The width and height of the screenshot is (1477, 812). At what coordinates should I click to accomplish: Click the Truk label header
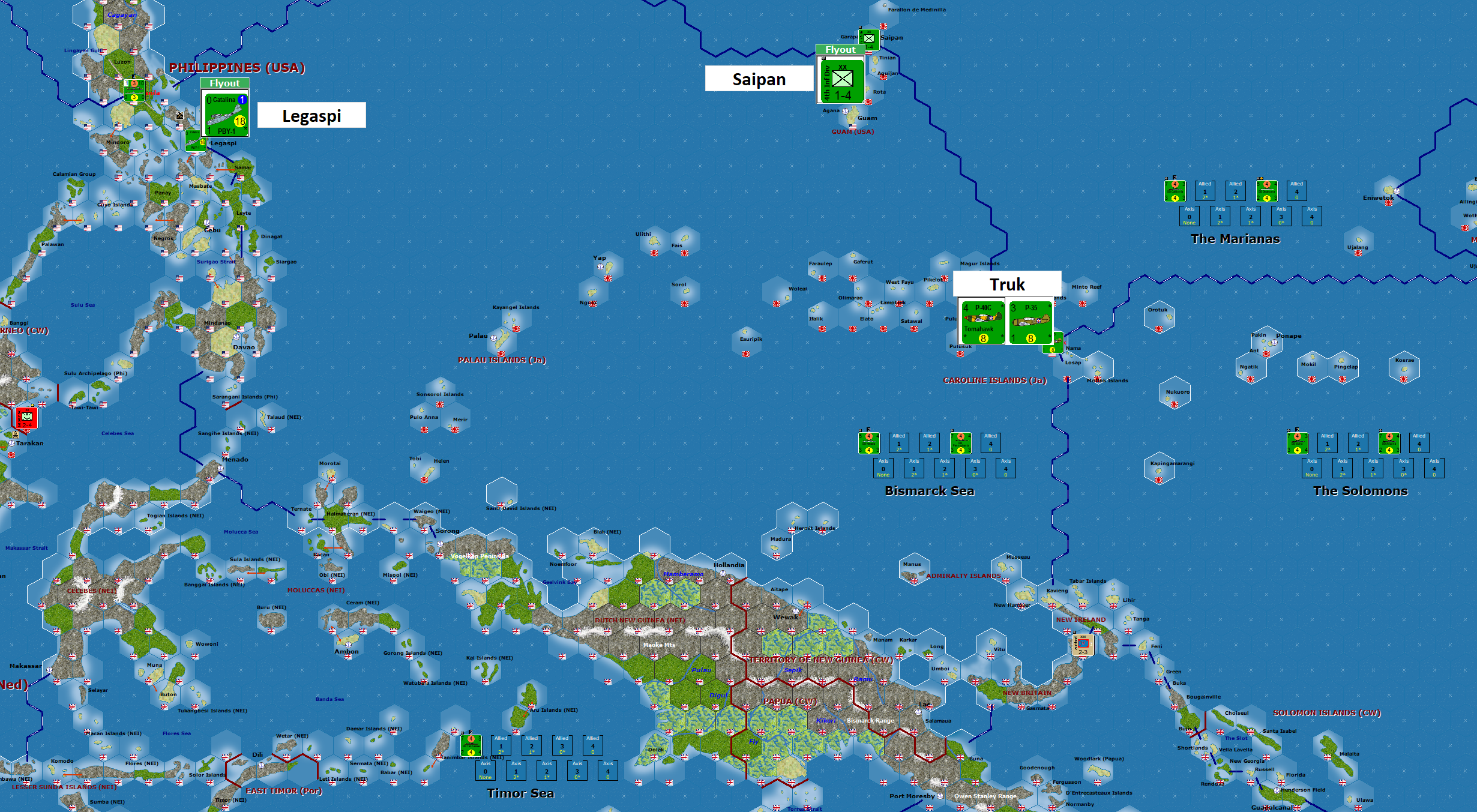coord(1008,284)
